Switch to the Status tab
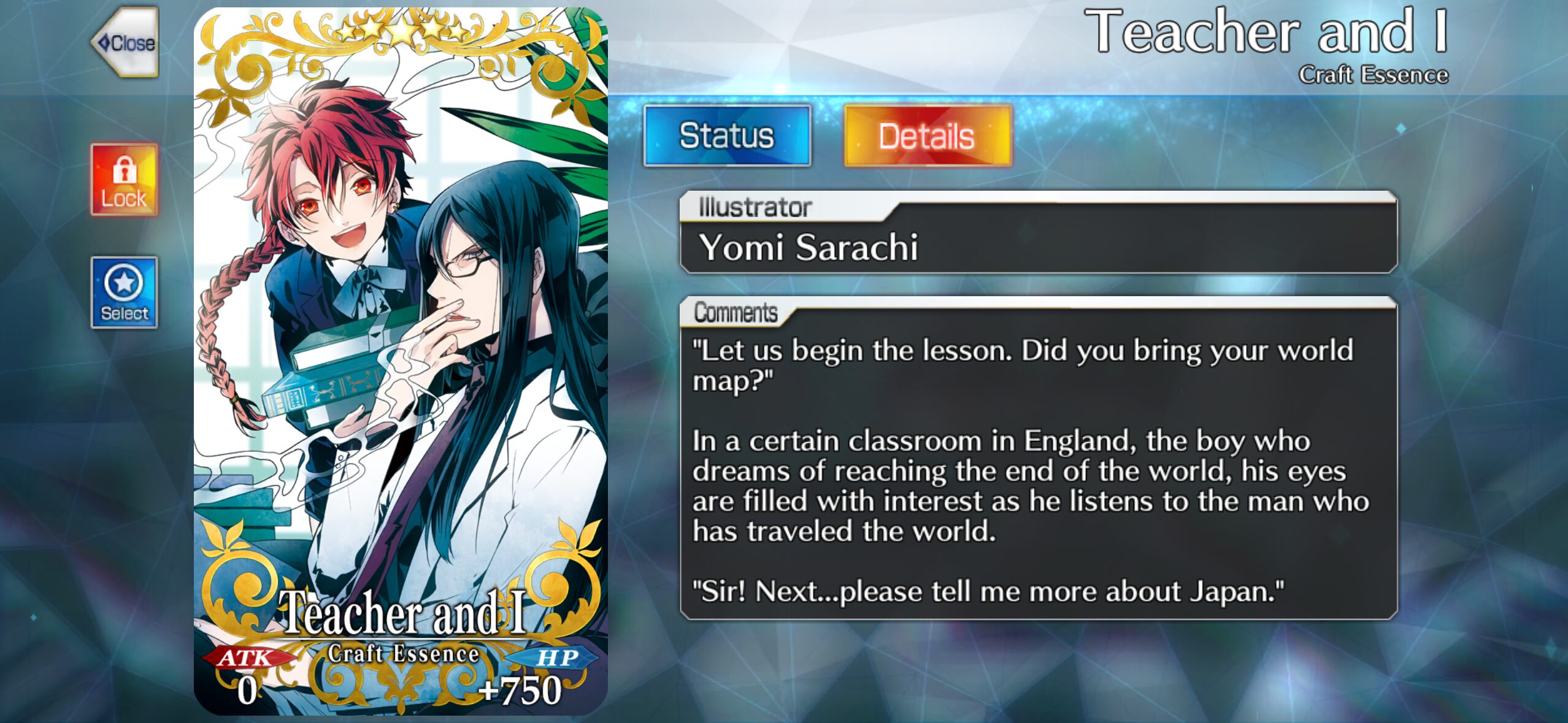 727,136
